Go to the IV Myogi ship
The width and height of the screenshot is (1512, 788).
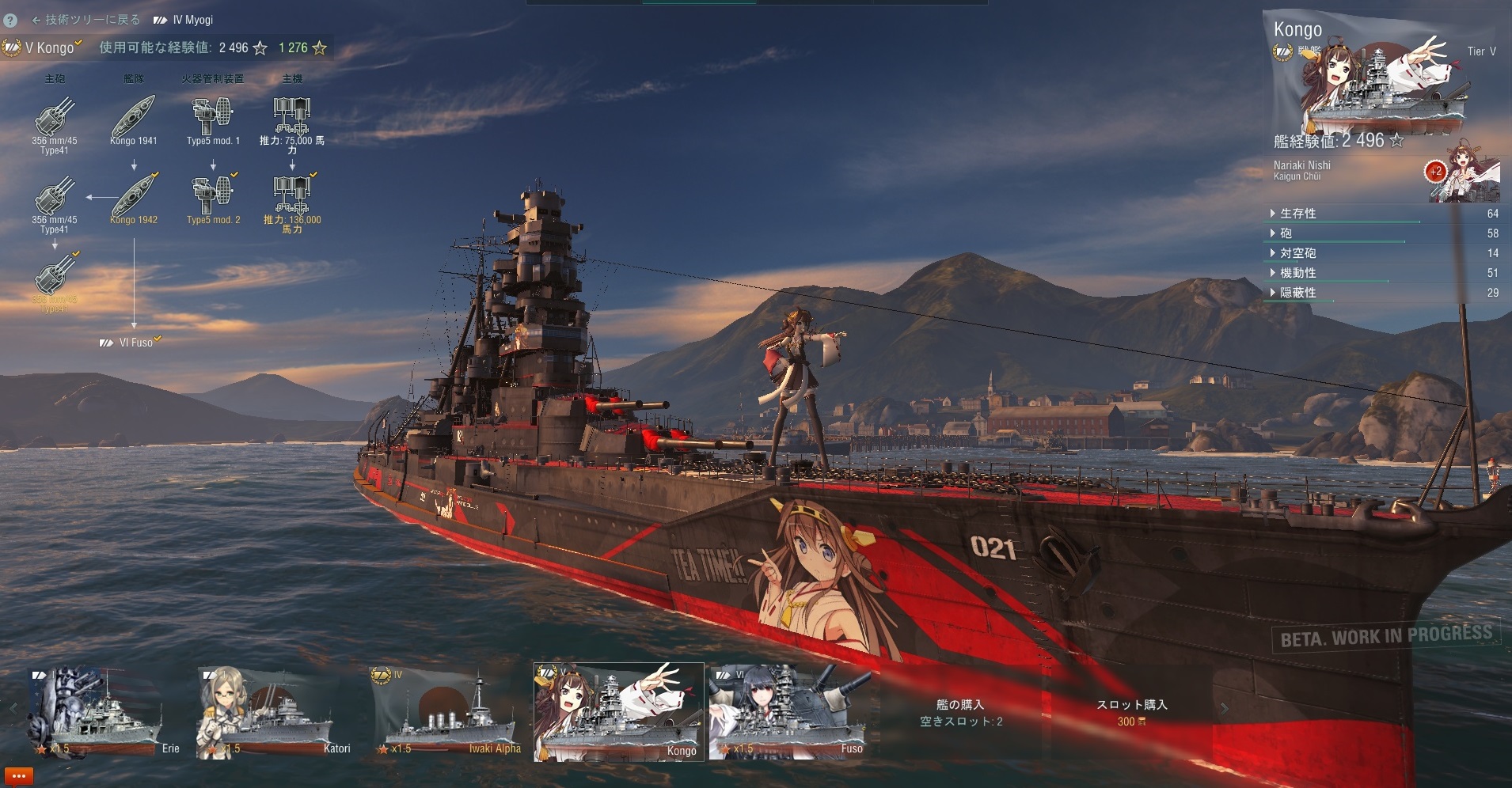pos(184,20)
